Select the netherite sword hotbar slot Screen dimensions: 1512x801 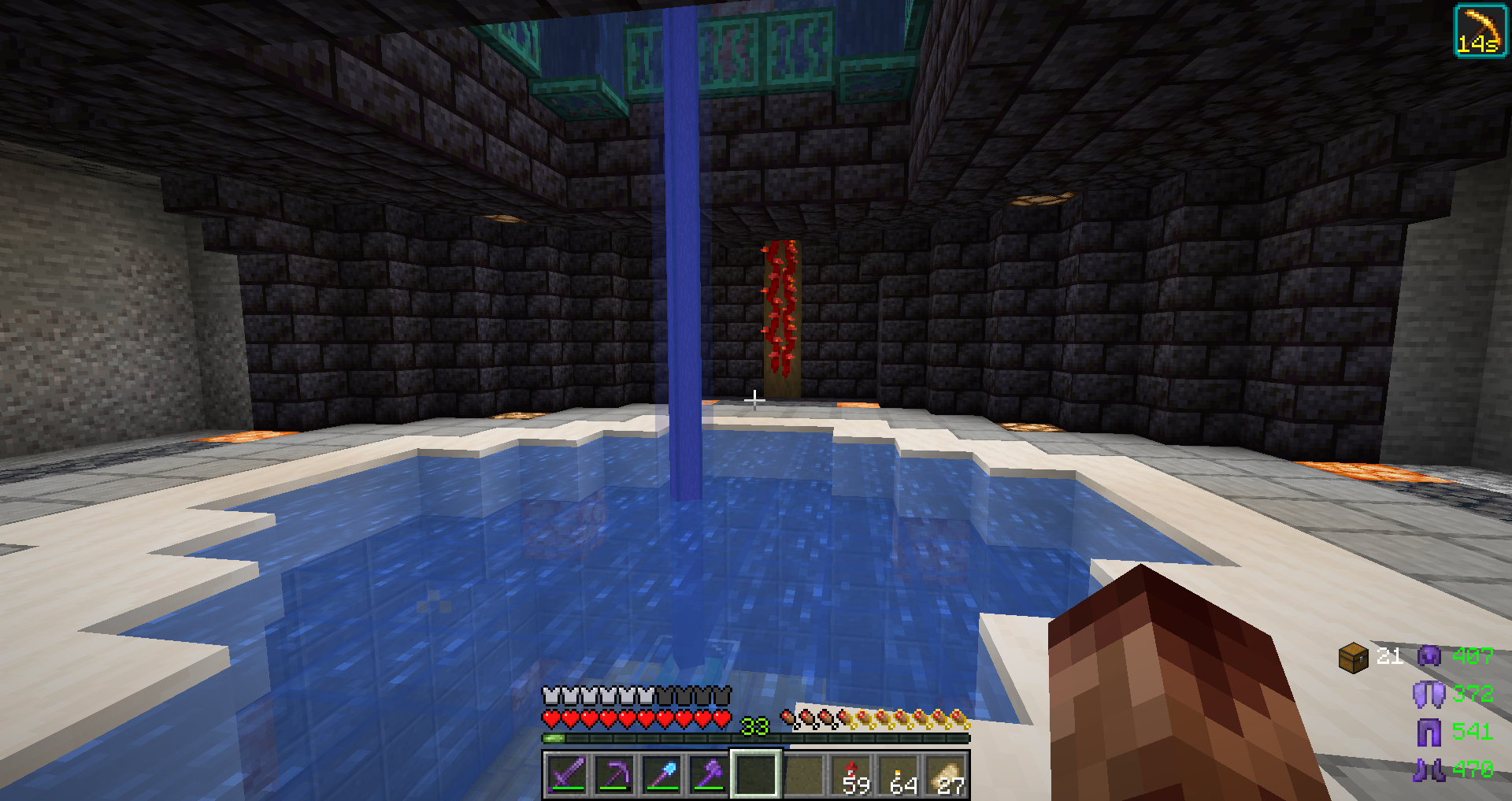pos(567,774)
